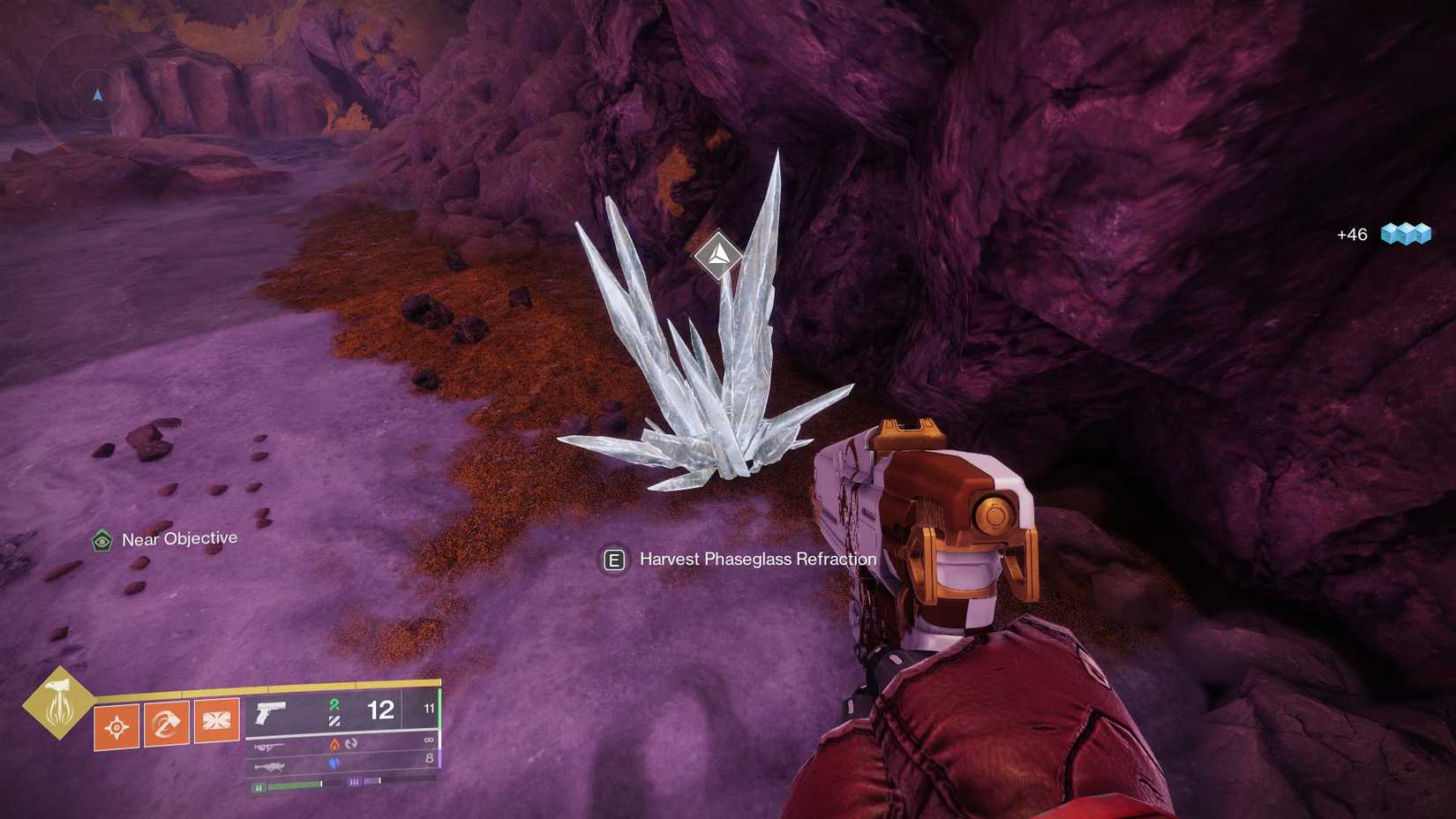1456x819 pixels.
Task: Click the blue Glimmer cubes icon
Action: pos(1406,234)
